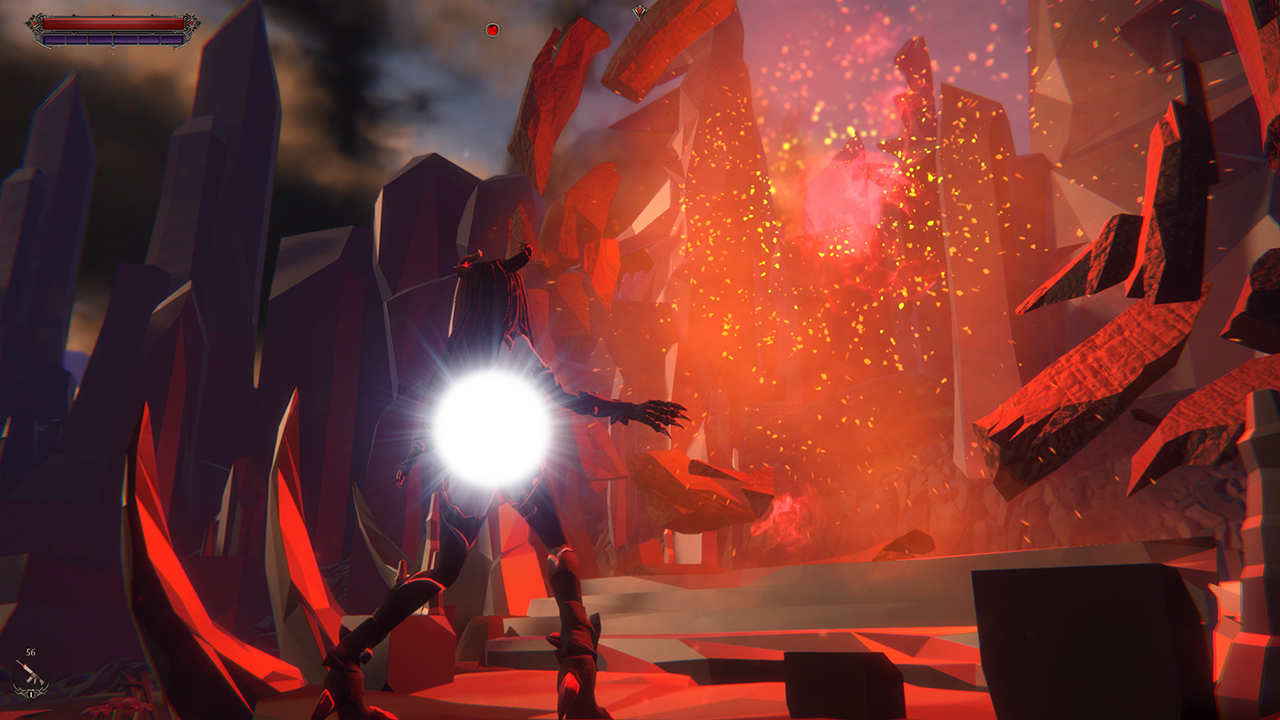Click the HUD status frame top edge
The height and width of the screenshot is (720, 1280).
coord(113,14)
